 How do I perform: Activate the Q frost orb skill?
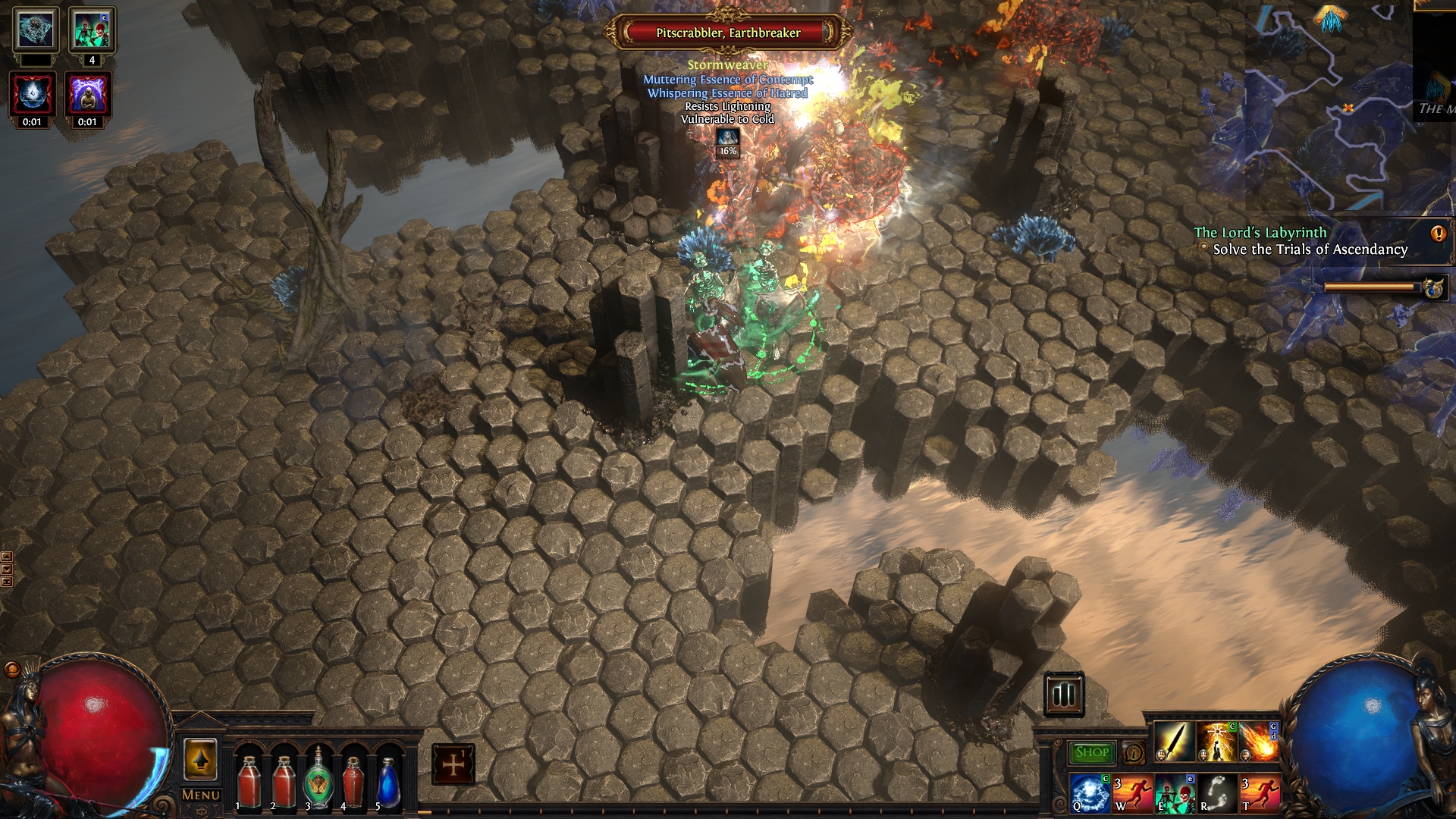point(1090,792)
